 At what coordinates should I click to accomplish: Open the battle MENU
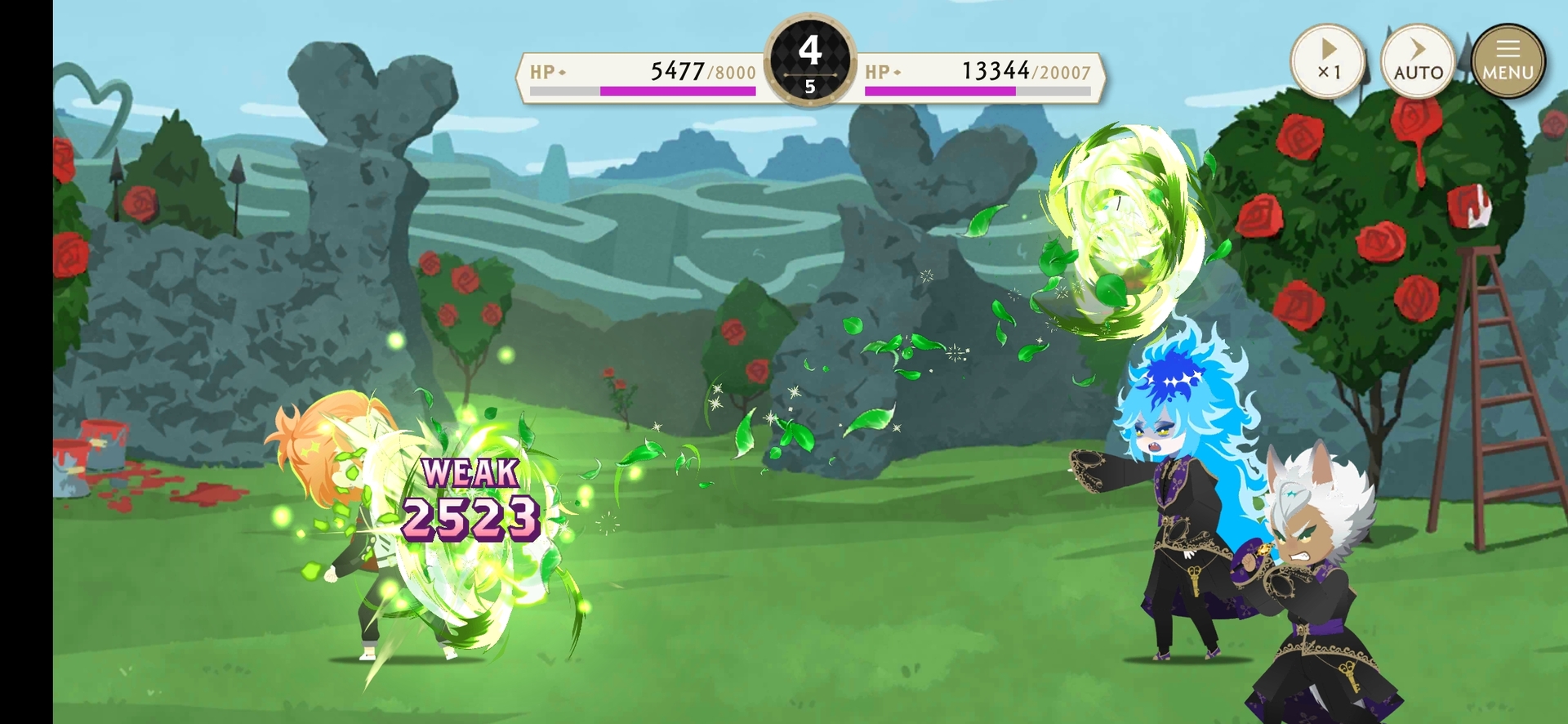1508,61
